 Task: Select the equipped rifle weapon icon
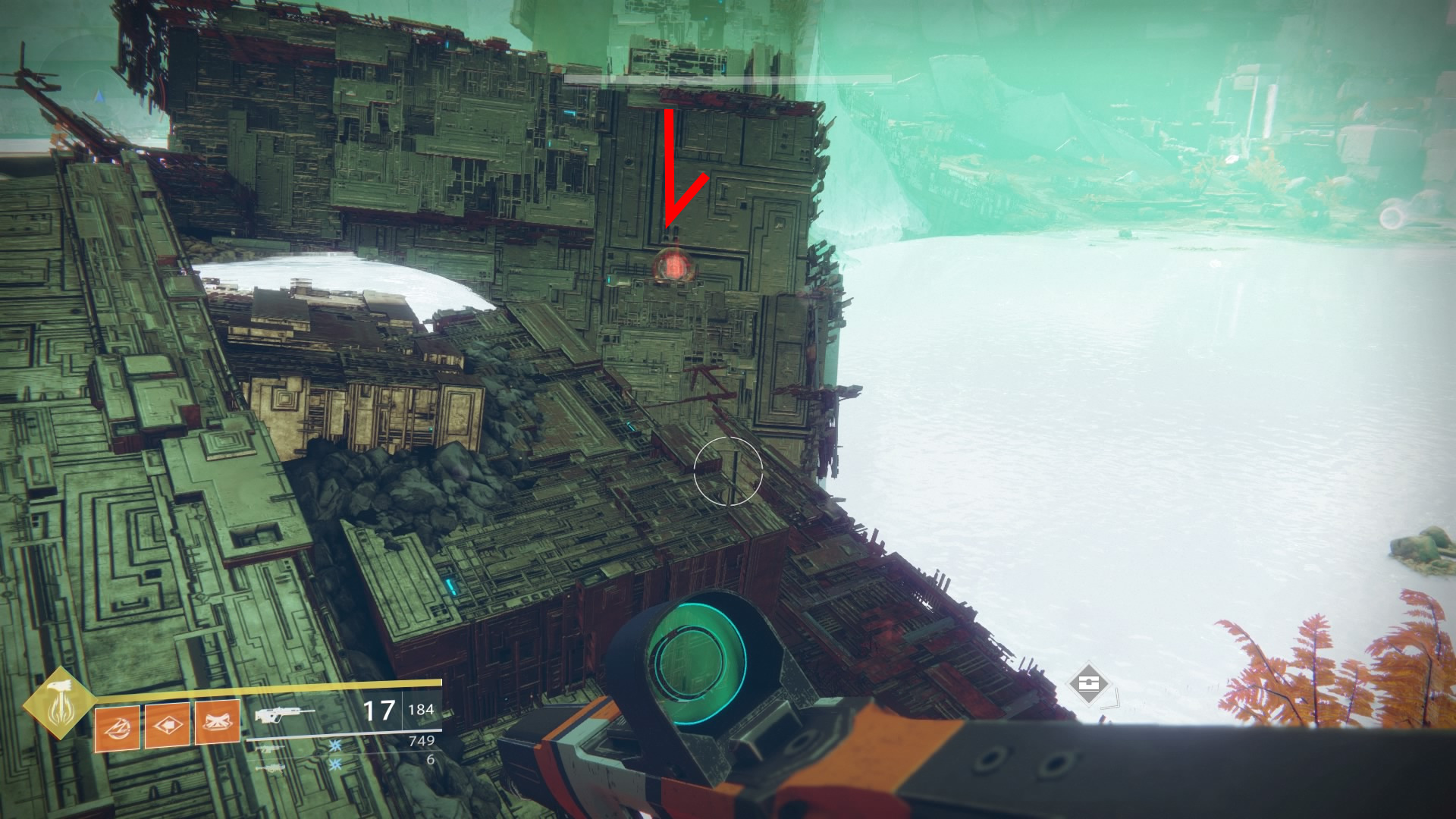(284, 714)
